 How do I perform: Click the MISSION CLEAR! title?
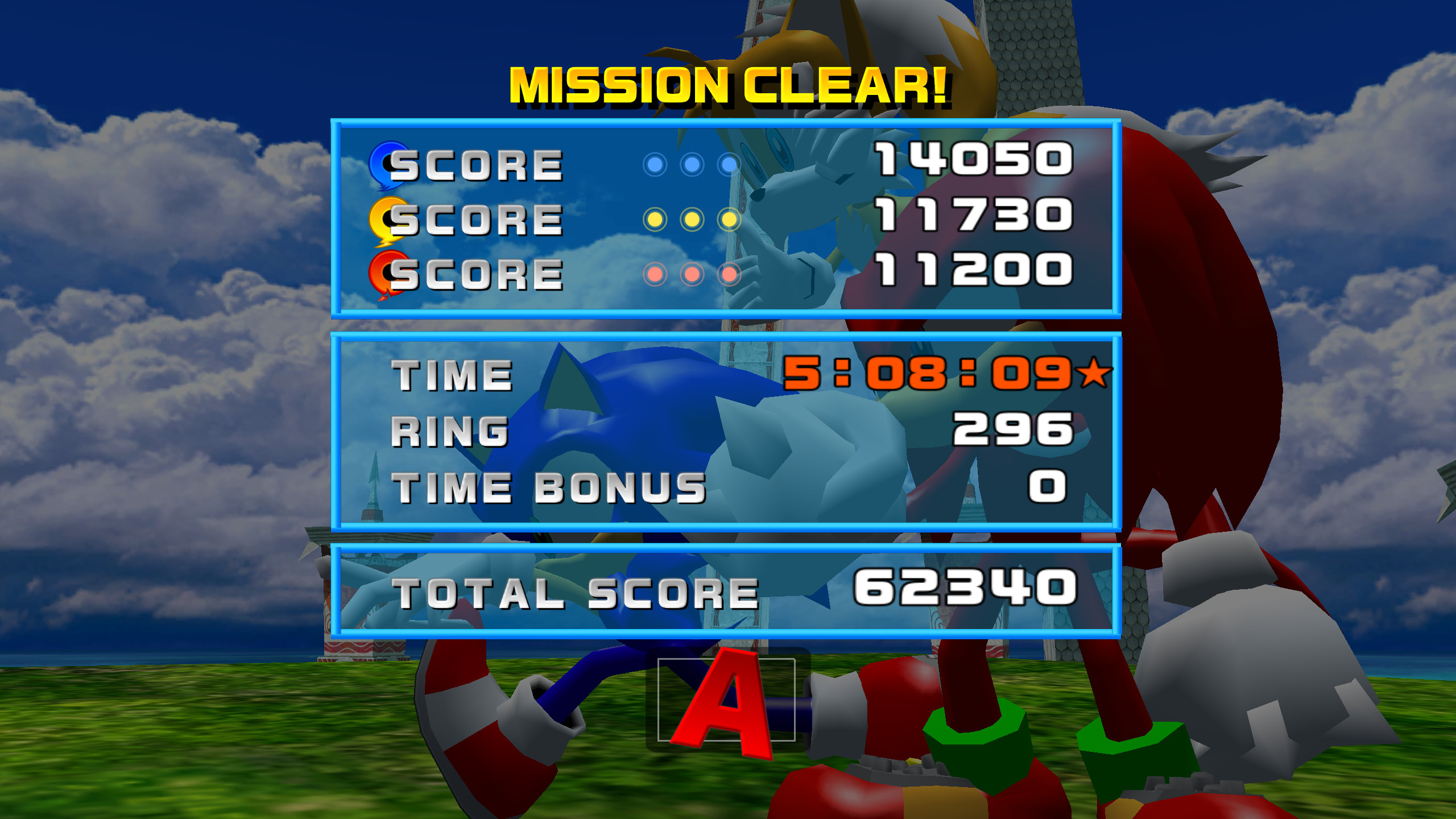pyautogui.click(x=728, y=85)
